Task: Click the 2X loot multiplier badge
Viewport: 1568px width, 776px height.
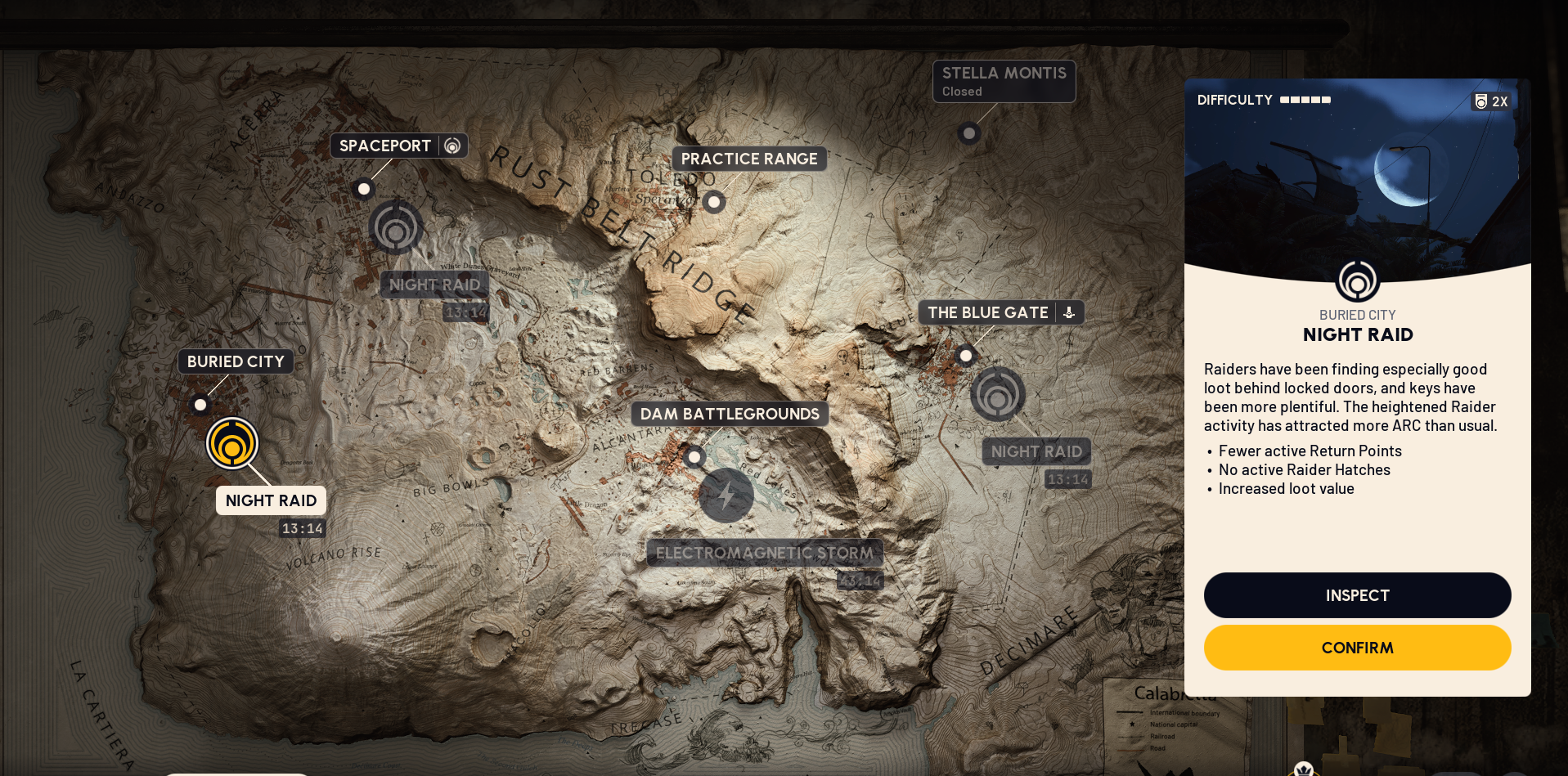Action: coord(1490,101)
